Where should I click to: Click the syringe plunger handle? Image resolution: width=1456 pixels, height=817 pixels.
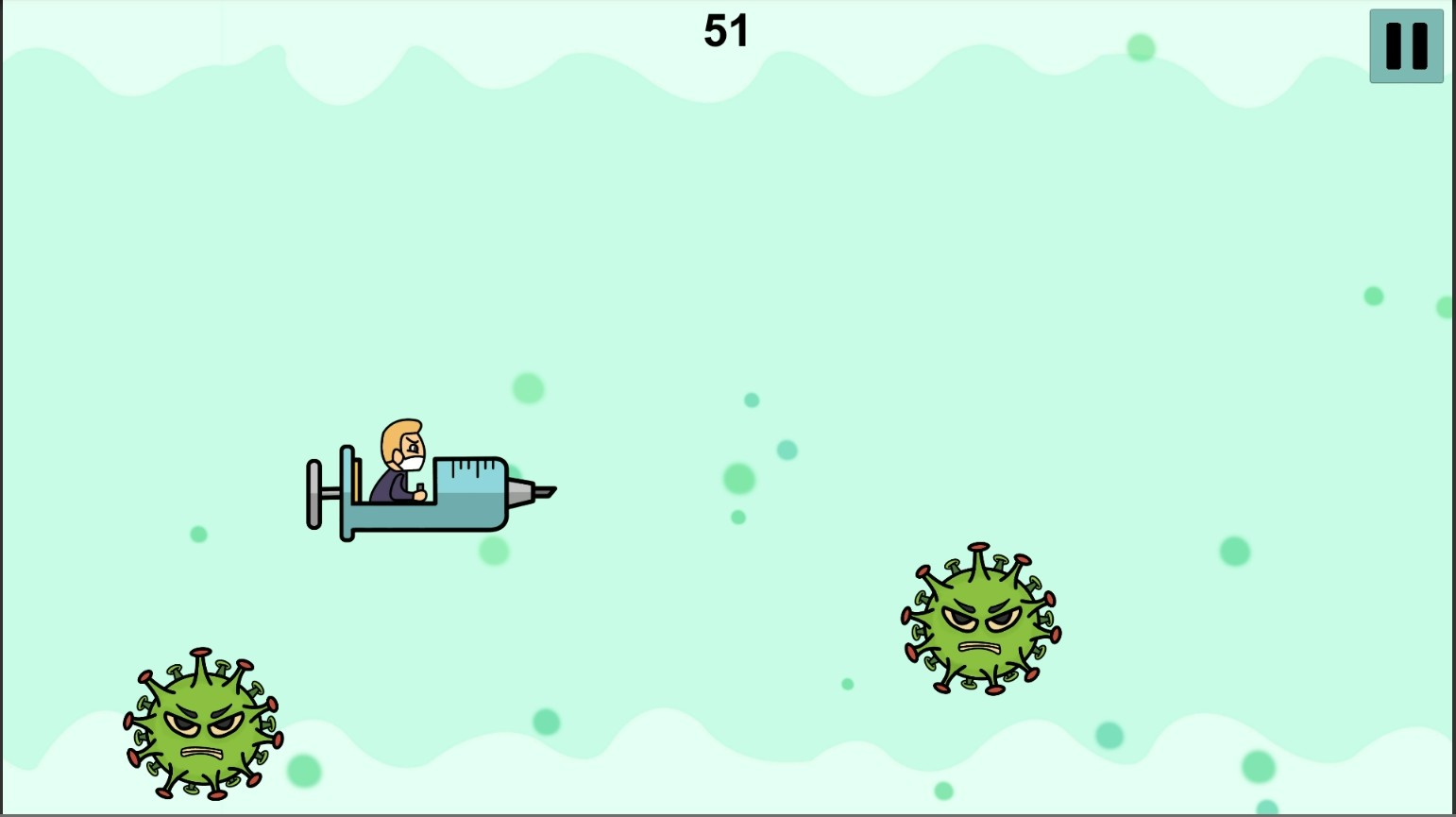(x=314, y=493)
